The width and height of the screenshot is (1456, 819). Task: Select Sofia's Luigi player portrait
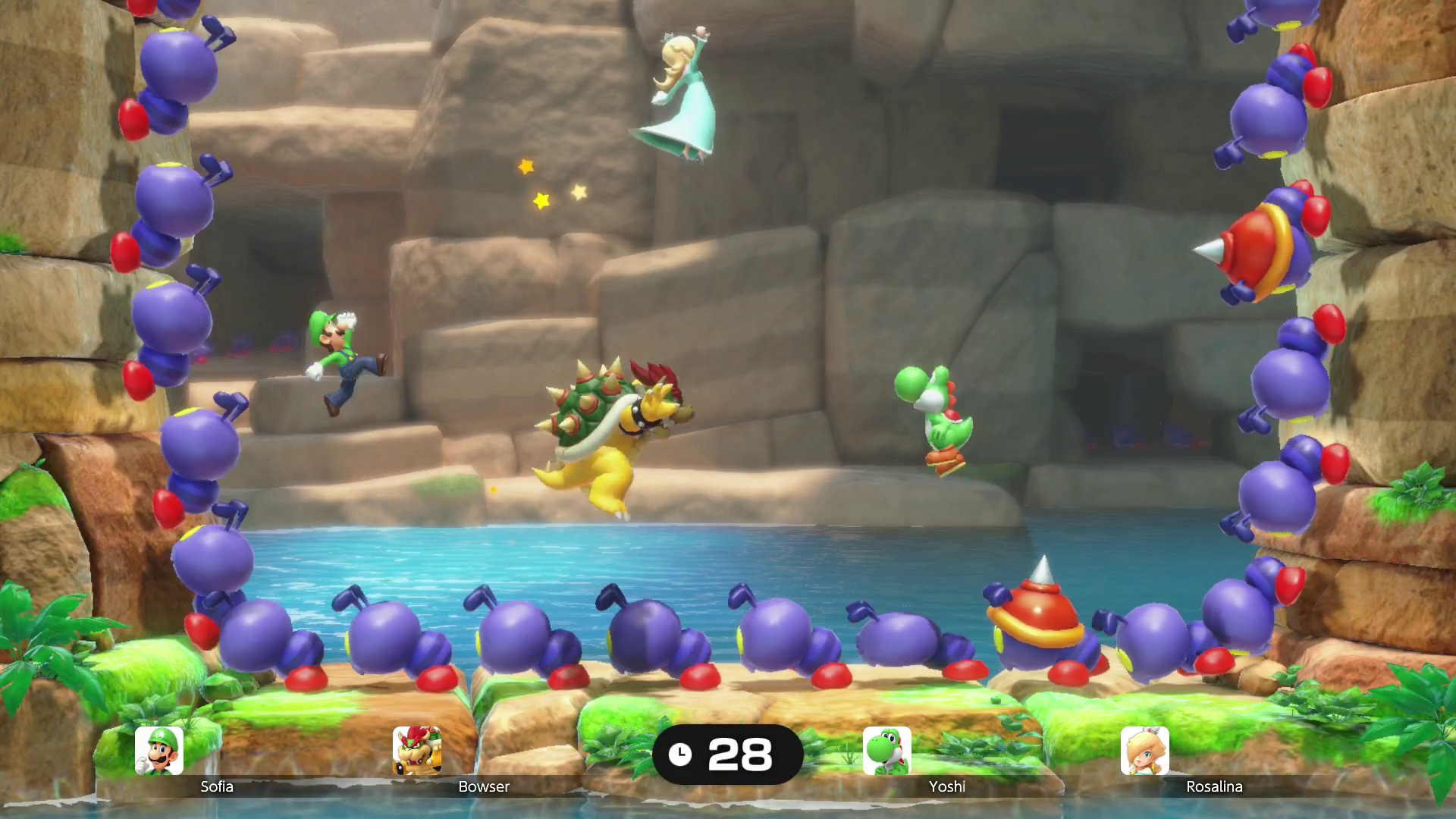coord(159,751)
